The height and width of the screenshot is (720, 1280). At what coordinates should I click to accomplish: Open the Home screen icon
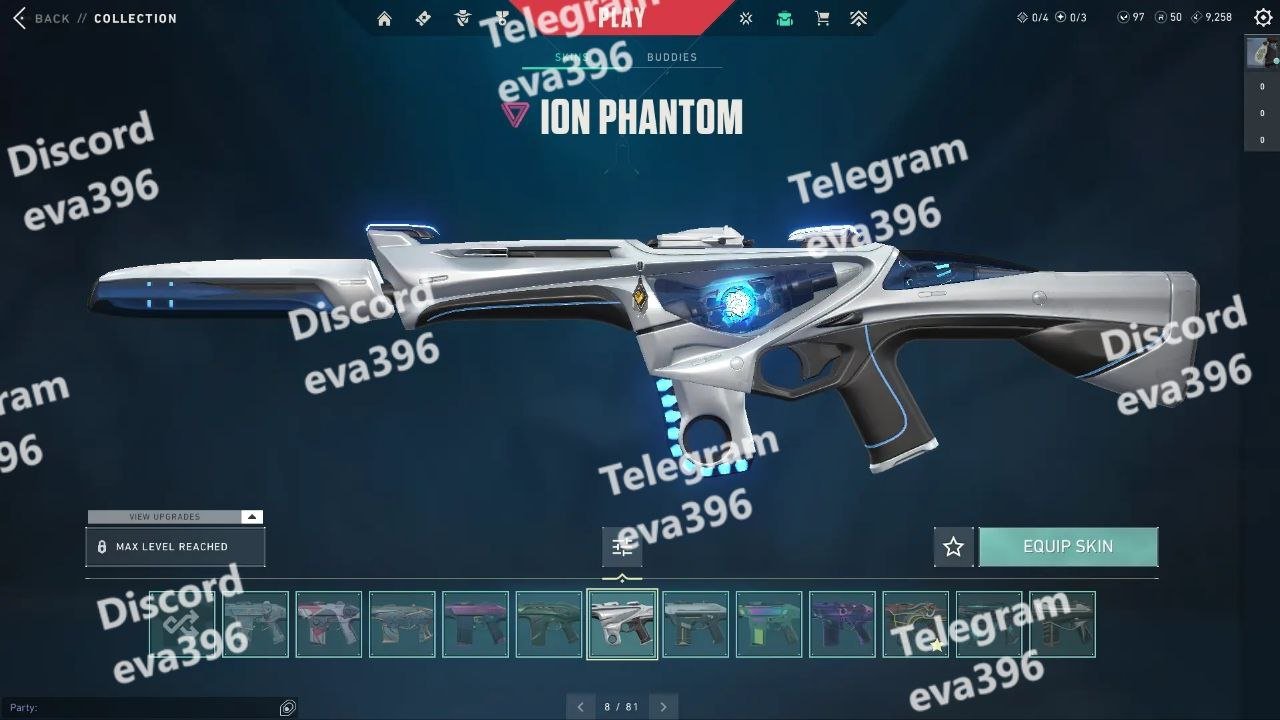(384, 18)
